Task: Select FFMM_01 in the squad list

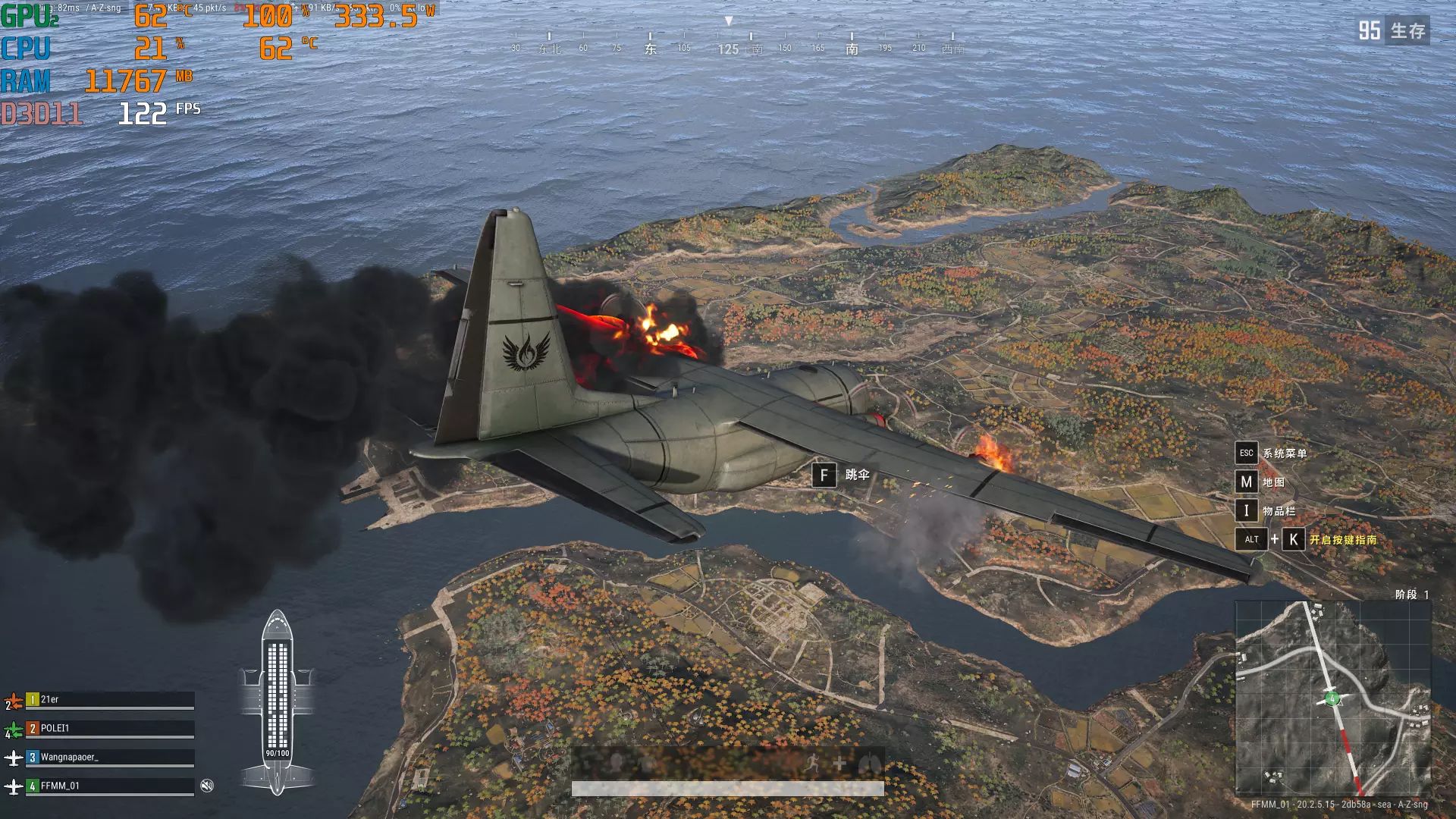Action: (x=110, y=786)
